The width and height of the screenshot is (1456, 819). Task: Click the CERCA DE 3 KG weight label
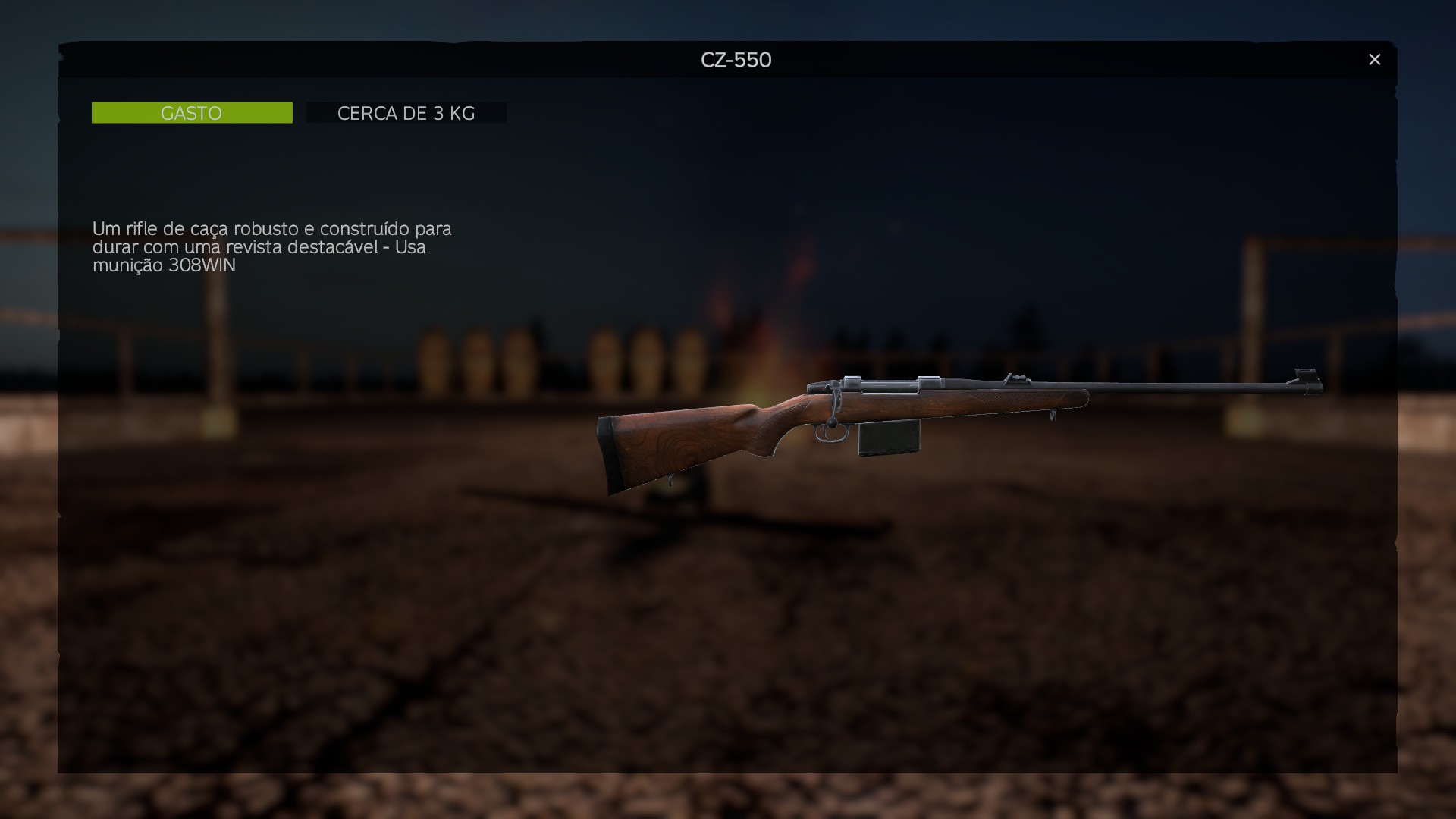coord(406,113)
